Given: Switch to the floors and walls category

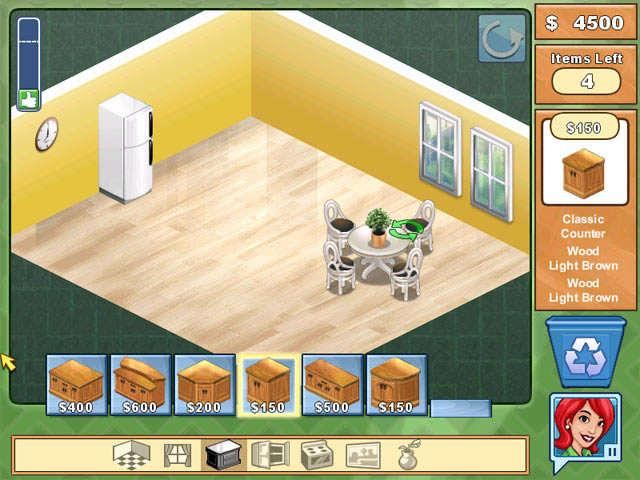Looking at the screenshot, I should click(x=131, y=455).
